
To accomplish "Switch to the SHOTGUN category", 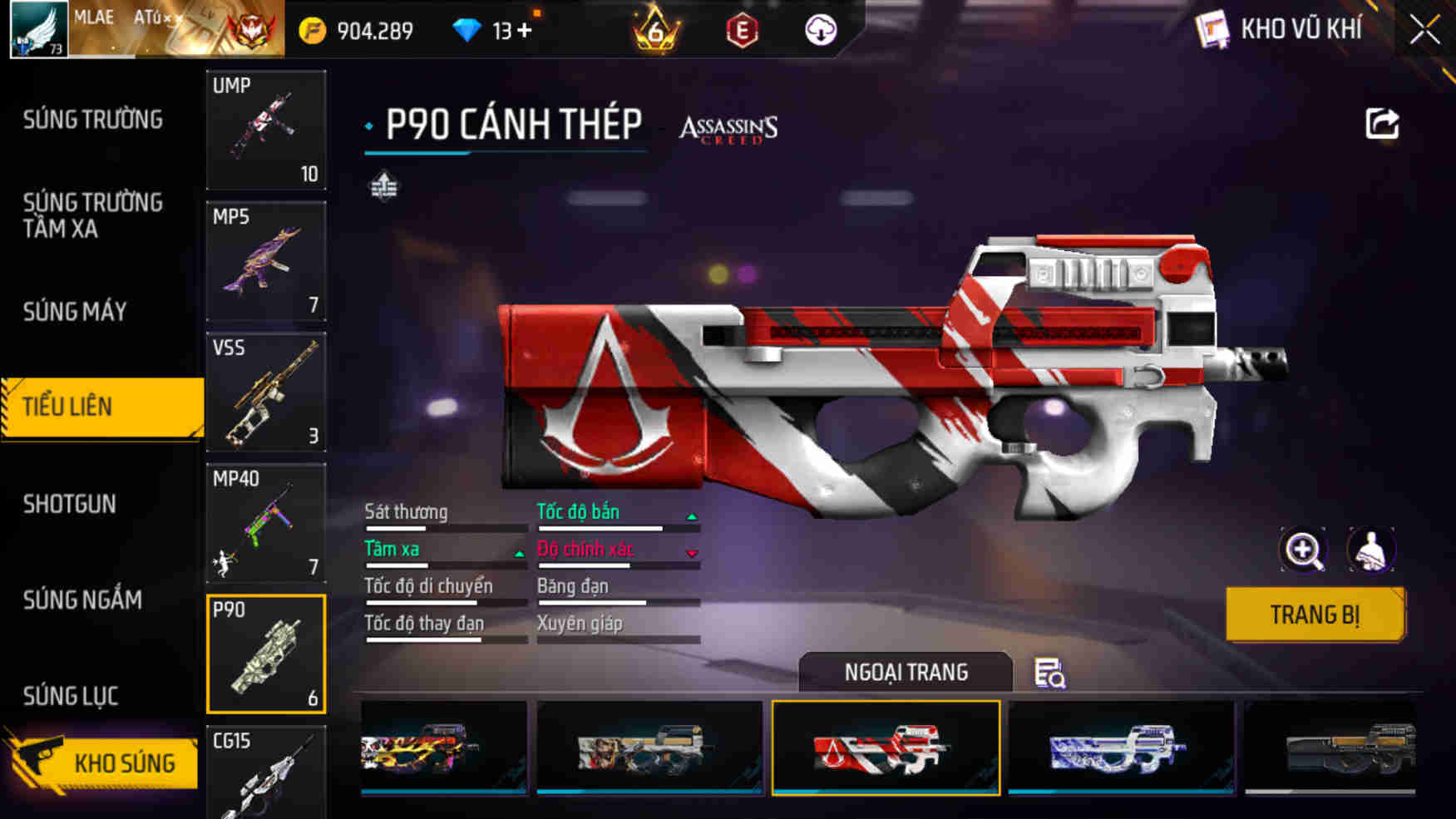I will pyautogui.click(x=72, y=504).
